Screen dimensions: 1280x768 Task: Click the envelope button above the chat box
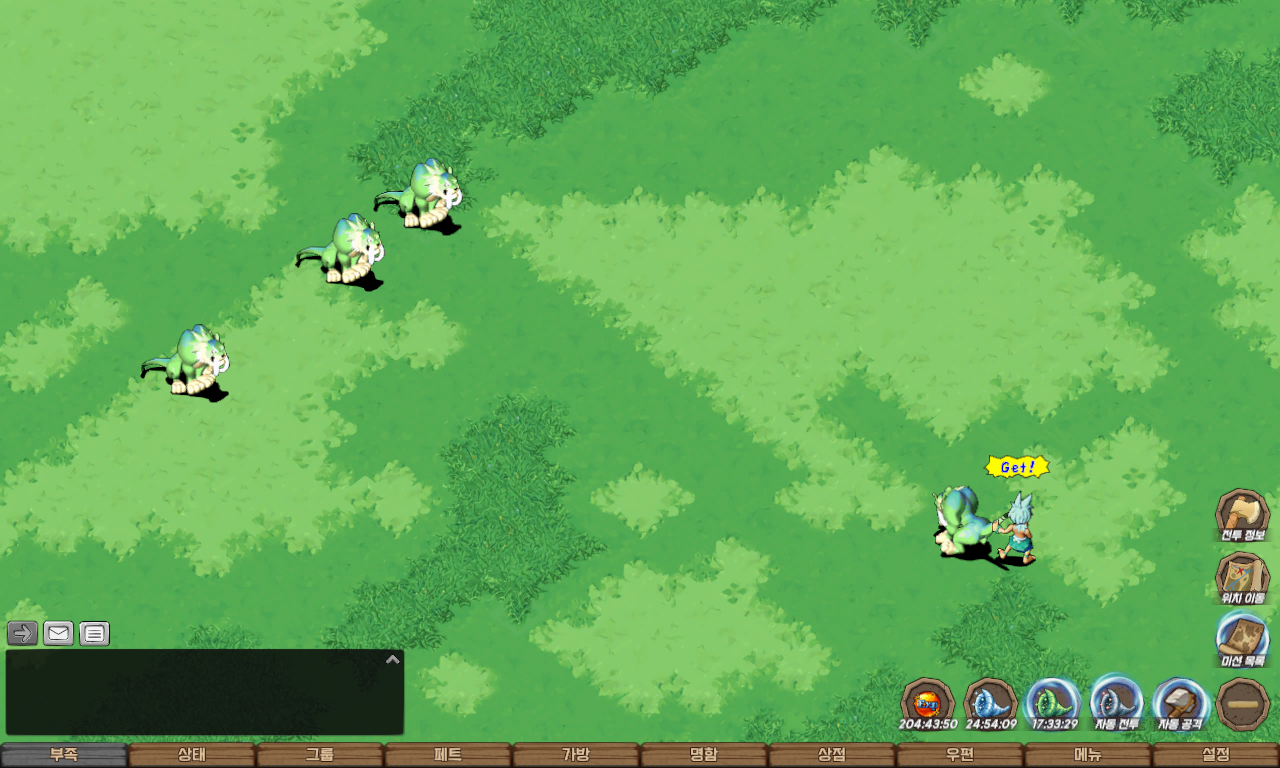click(58, 633)
